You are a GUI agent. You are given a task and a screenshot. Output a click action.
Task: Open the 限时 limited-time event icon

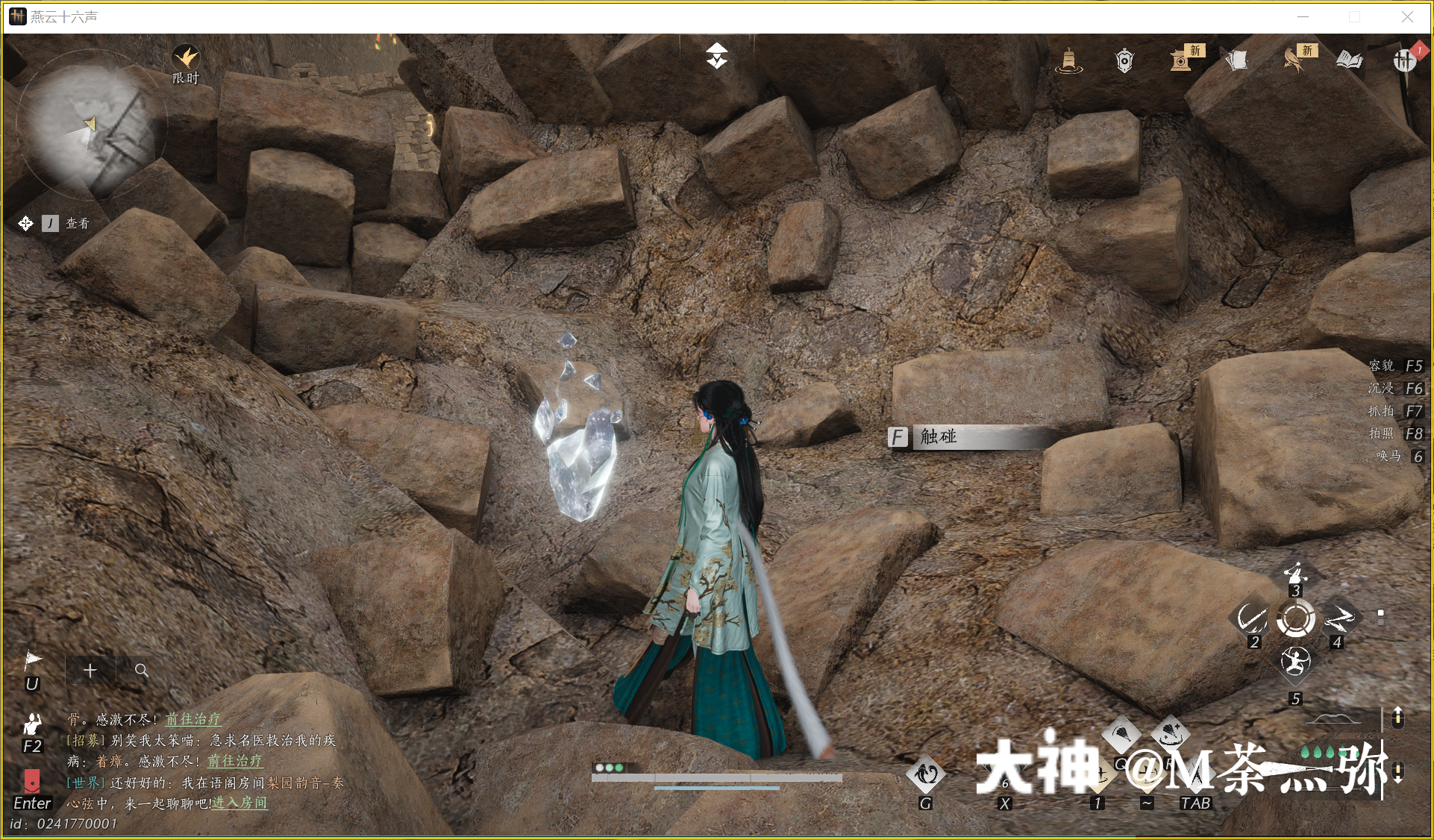pos(186,59)
